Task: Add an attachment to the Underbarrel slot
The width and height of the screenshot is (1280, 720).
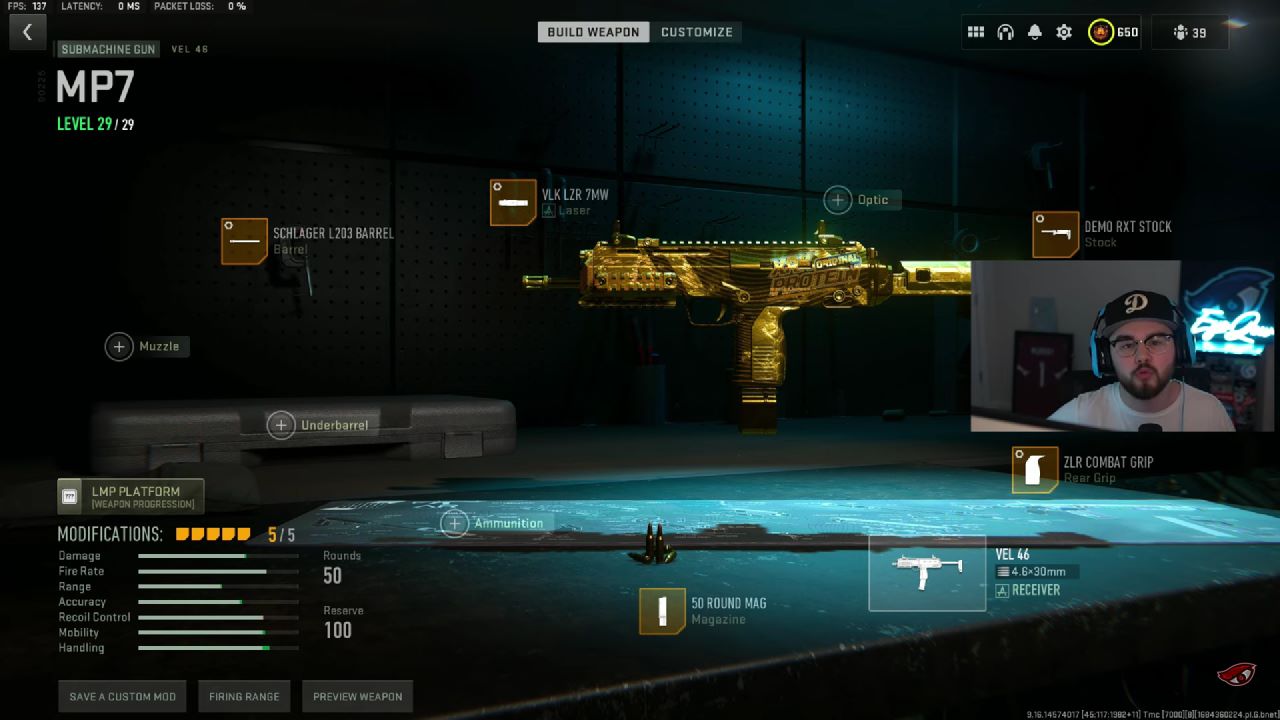Action: click(281, 425)
